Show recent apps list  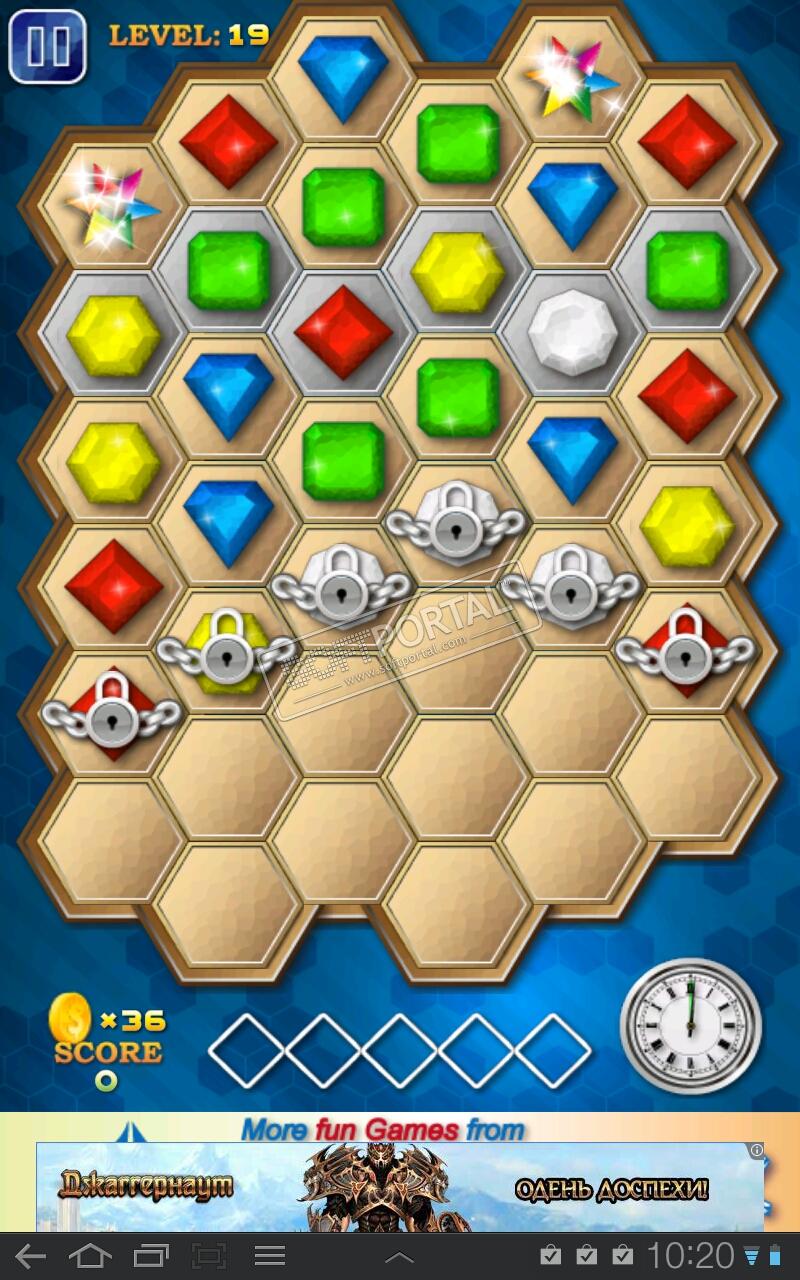click(151, 1256)
